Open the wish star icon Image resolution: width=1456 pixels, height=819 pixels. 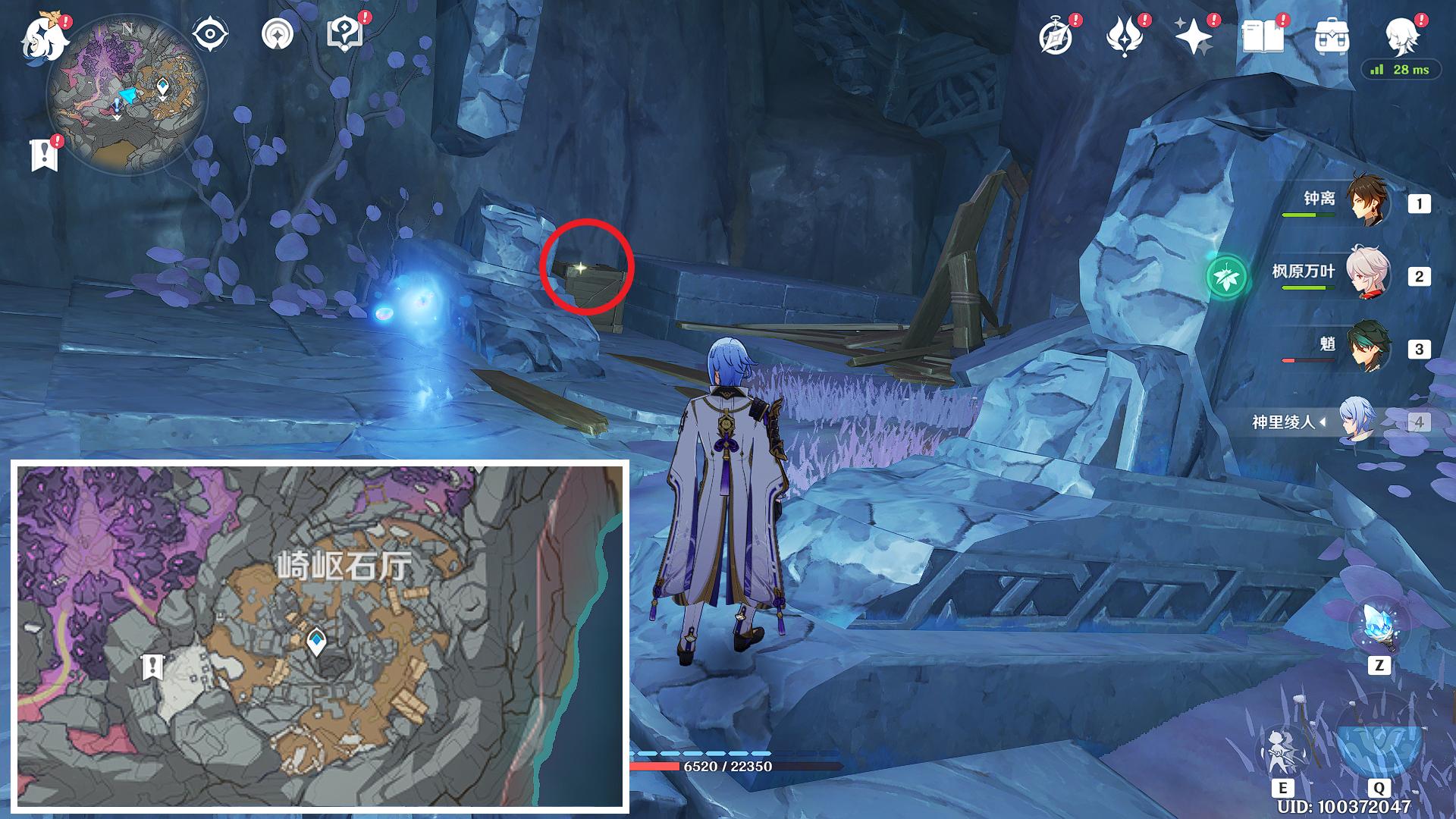pos(1193,36)
